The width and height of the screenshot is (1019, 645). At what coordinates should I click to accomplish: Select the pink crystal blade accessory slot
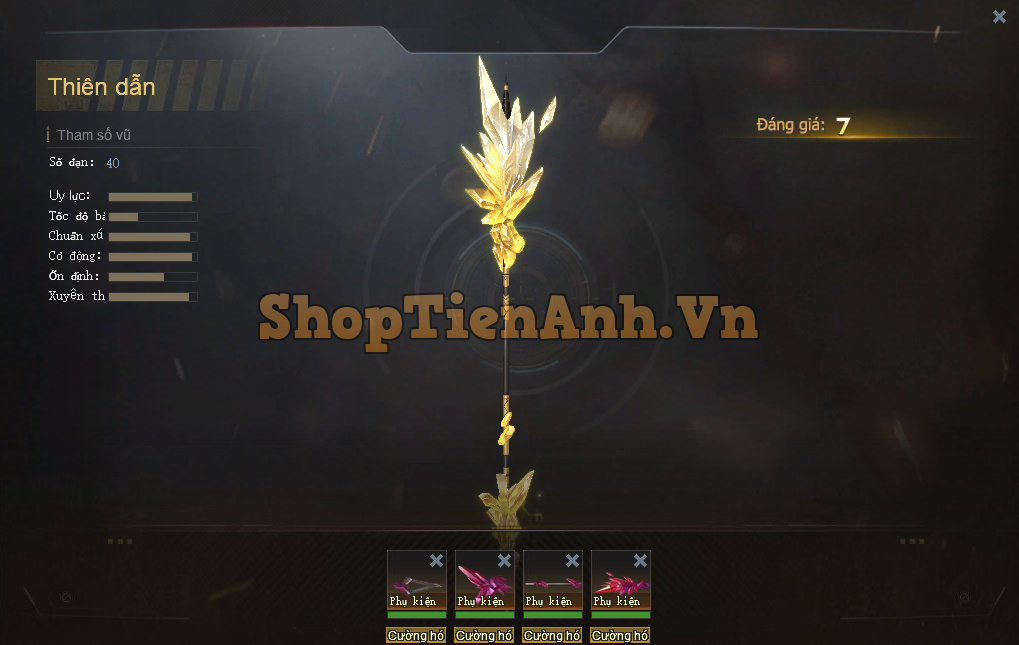coord(482,583)
